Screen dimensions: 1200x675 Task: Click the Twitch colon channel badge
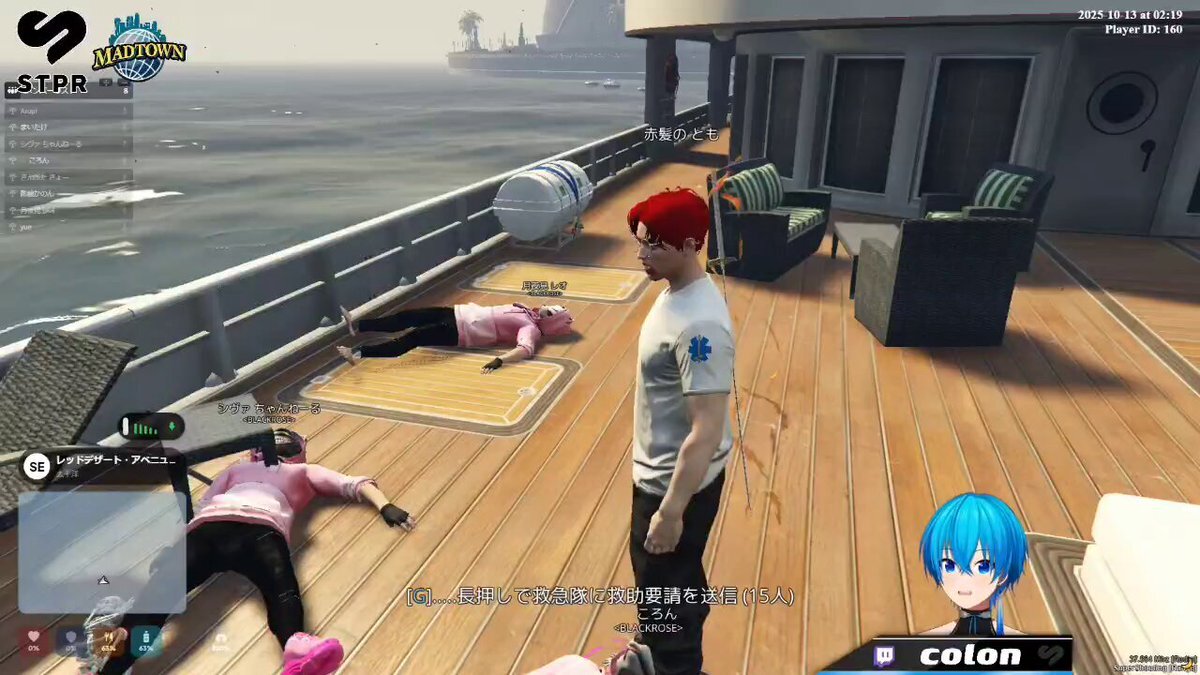click(x=958, y=656)
